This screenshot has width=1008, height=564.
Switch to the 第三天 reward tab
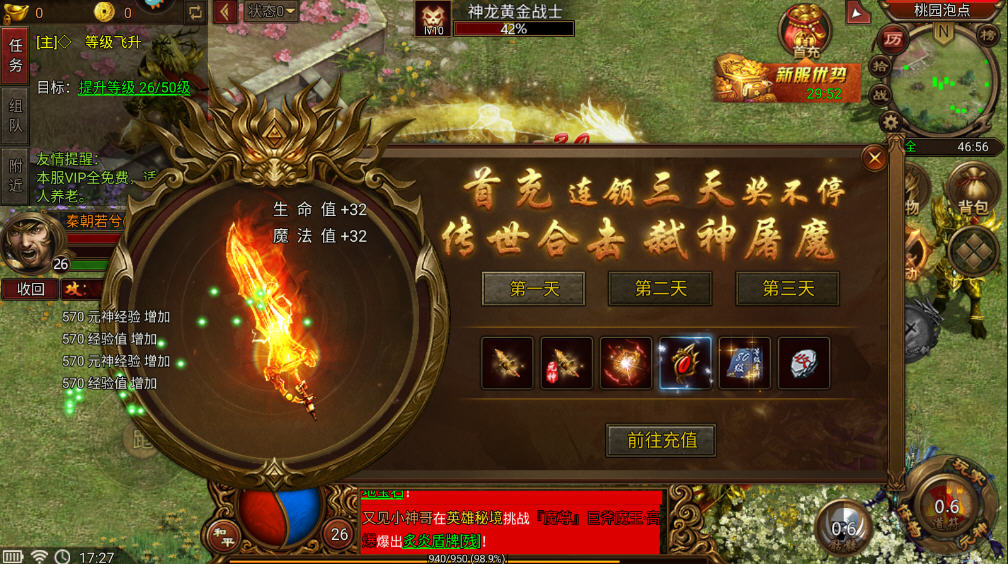click(x=787, y=289)
